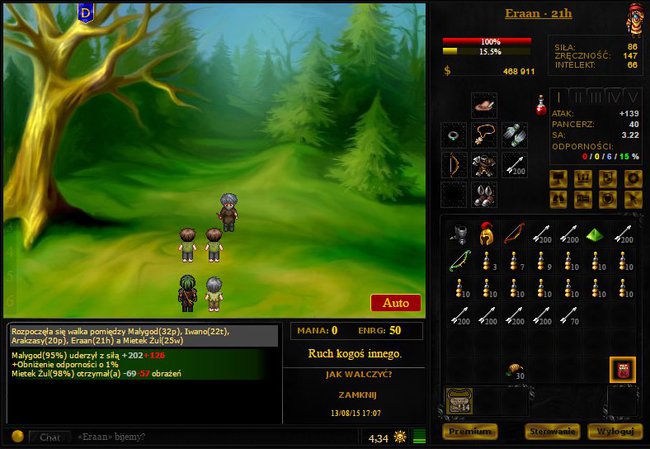Select the equipped bow weapon
Viewport: 650px width, 449px height.
455,164
